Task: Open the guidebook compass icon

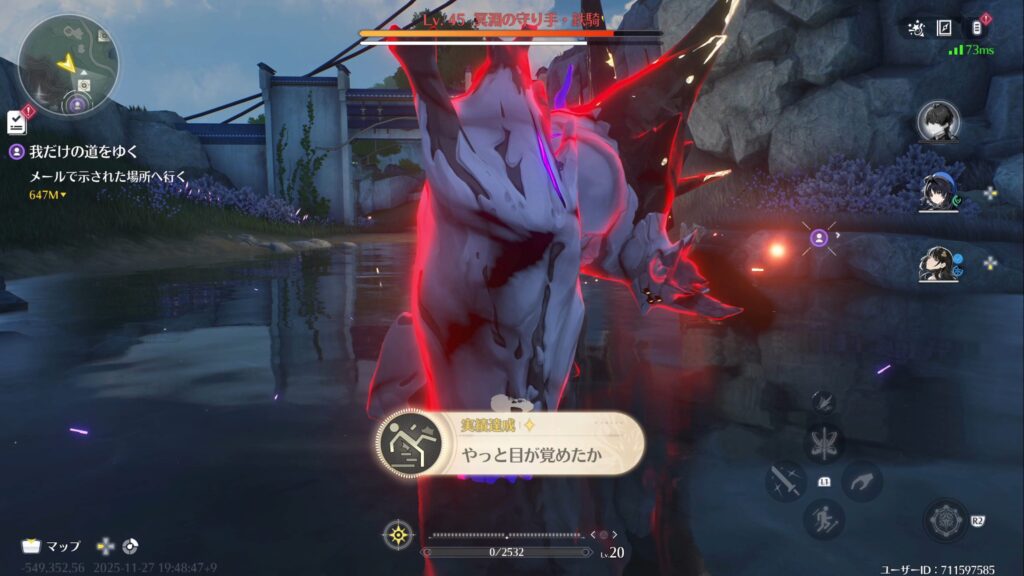Action: pos(944,28)
